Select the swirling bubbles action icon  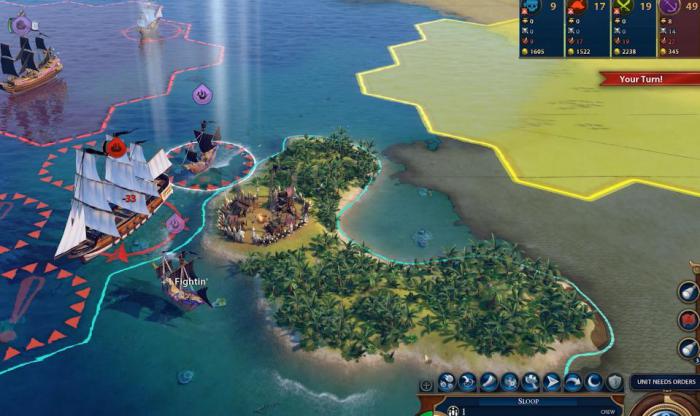click(446, 382)
